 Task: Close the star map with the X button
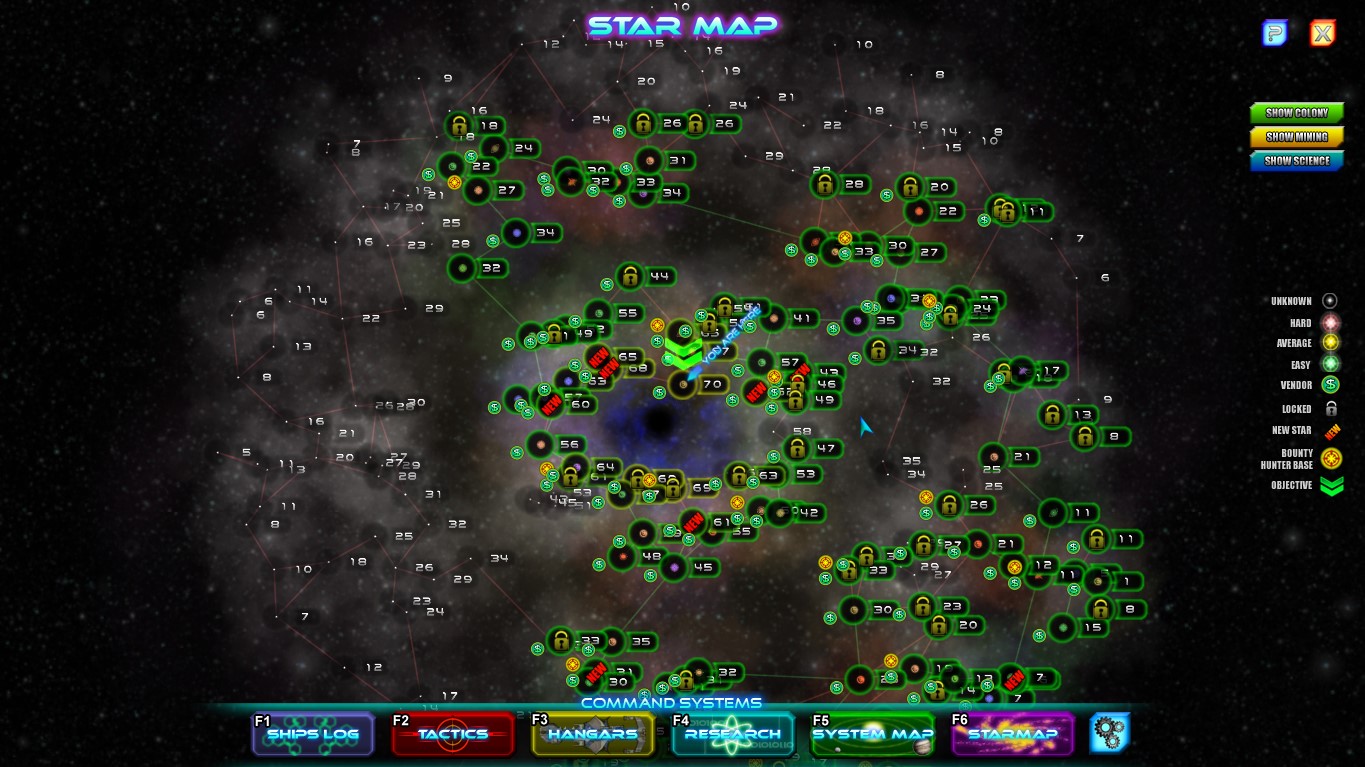coord(1322,34)
